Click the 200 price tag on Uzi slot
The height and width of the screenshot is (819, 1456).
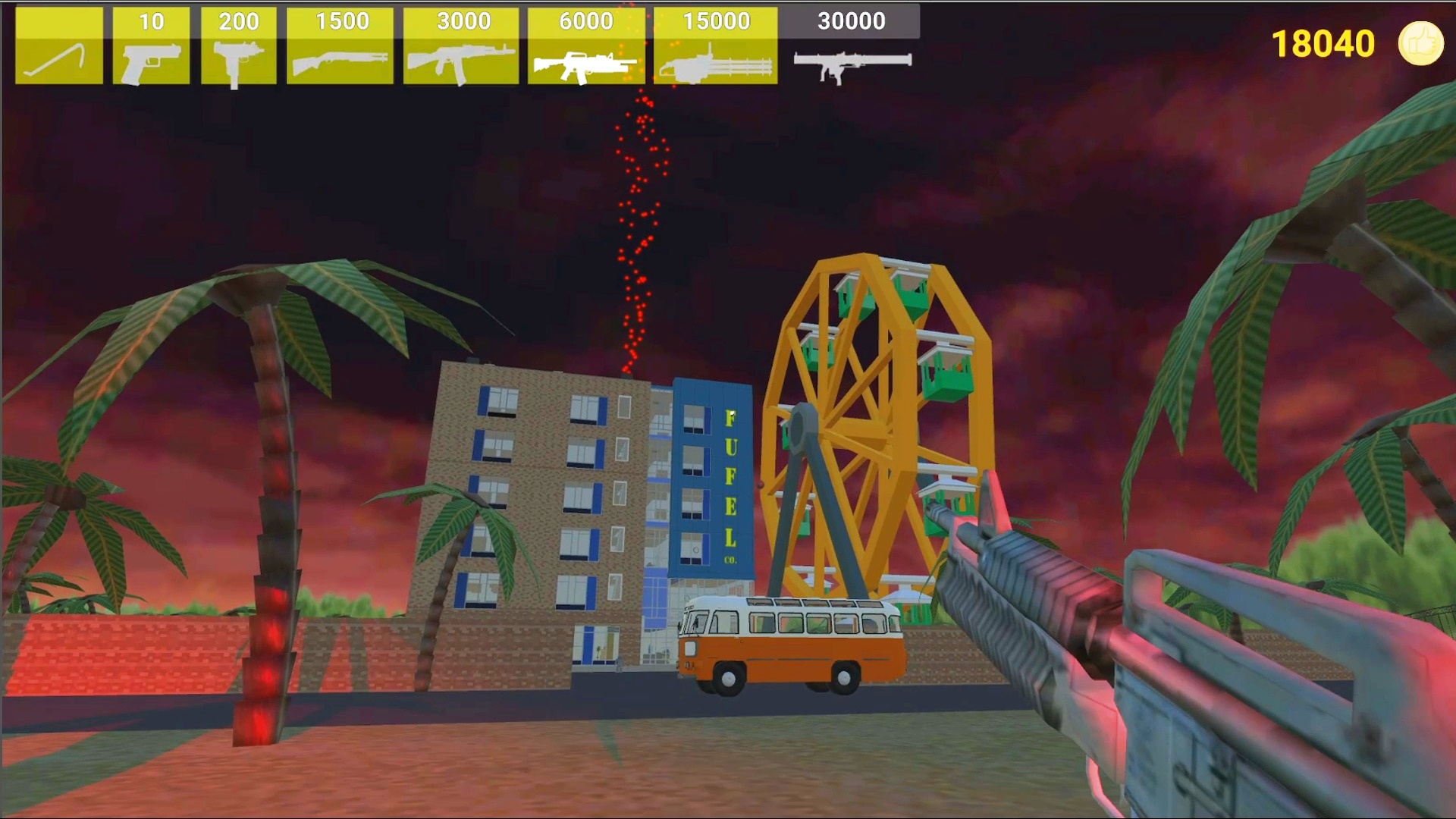click(x=239, y=21)
